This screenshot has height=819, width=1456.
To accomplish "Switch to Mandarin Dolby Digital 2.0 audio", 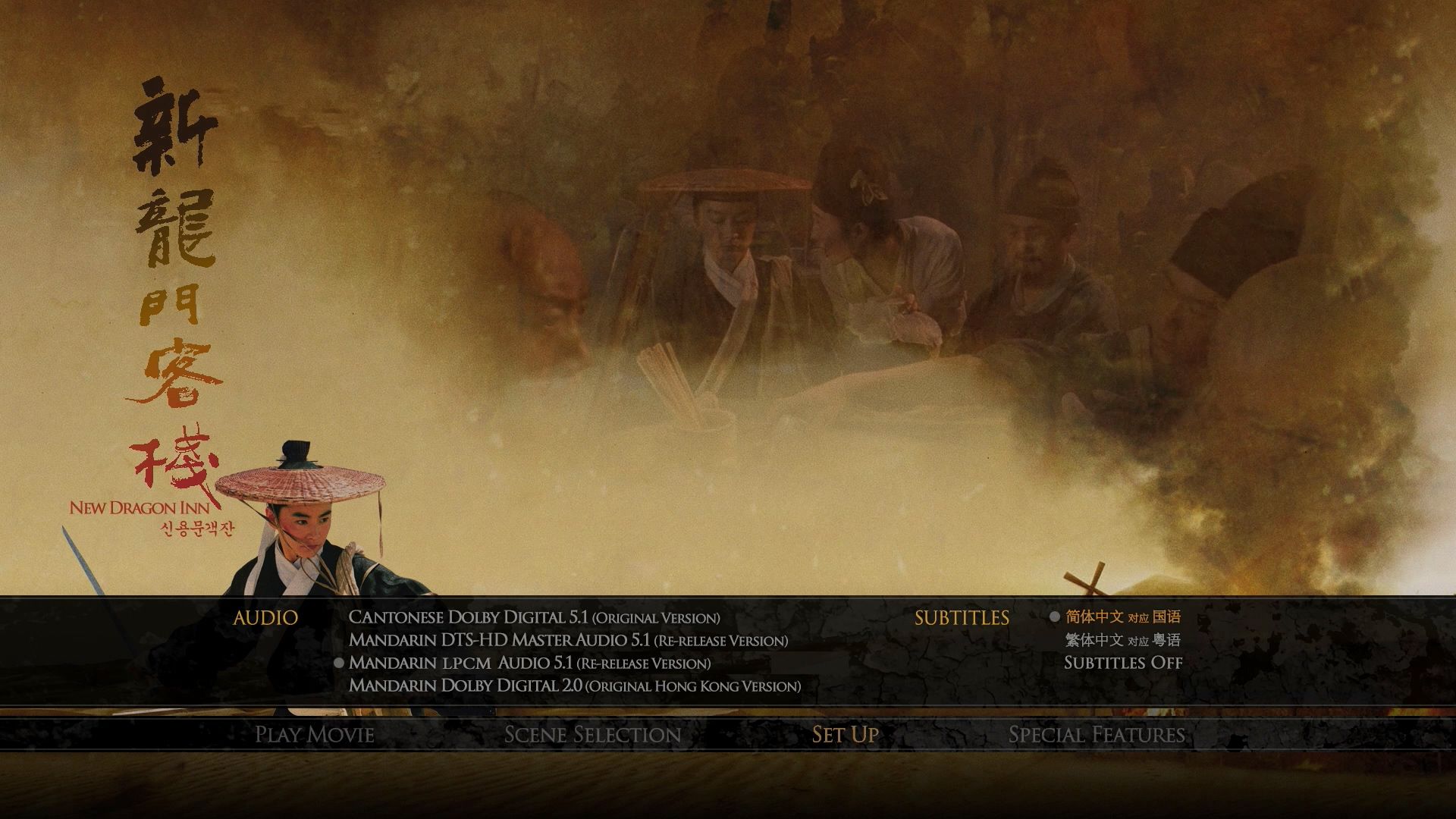I will 574,686.
